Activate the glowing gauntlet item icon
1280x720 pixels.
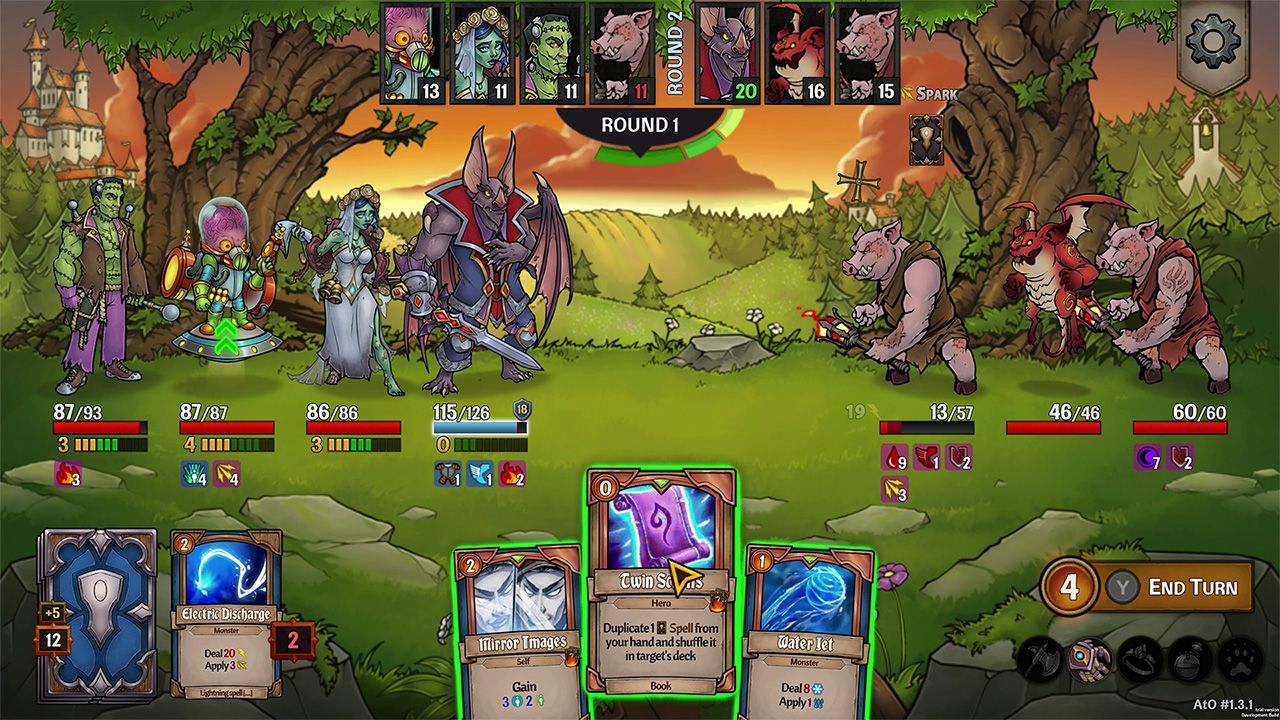[1090, 660]
